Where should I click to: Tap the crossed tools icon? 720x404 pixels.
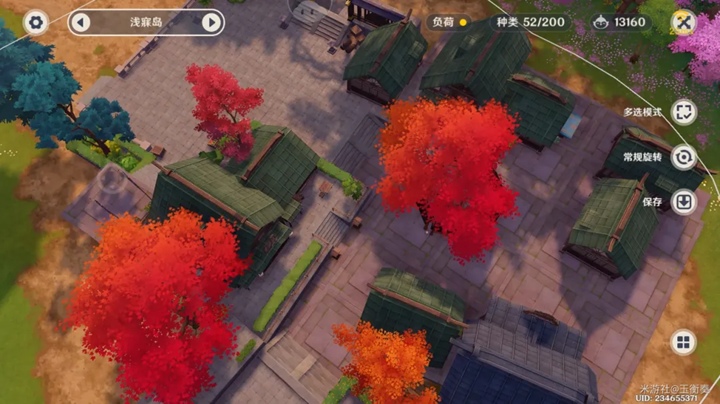683,22
